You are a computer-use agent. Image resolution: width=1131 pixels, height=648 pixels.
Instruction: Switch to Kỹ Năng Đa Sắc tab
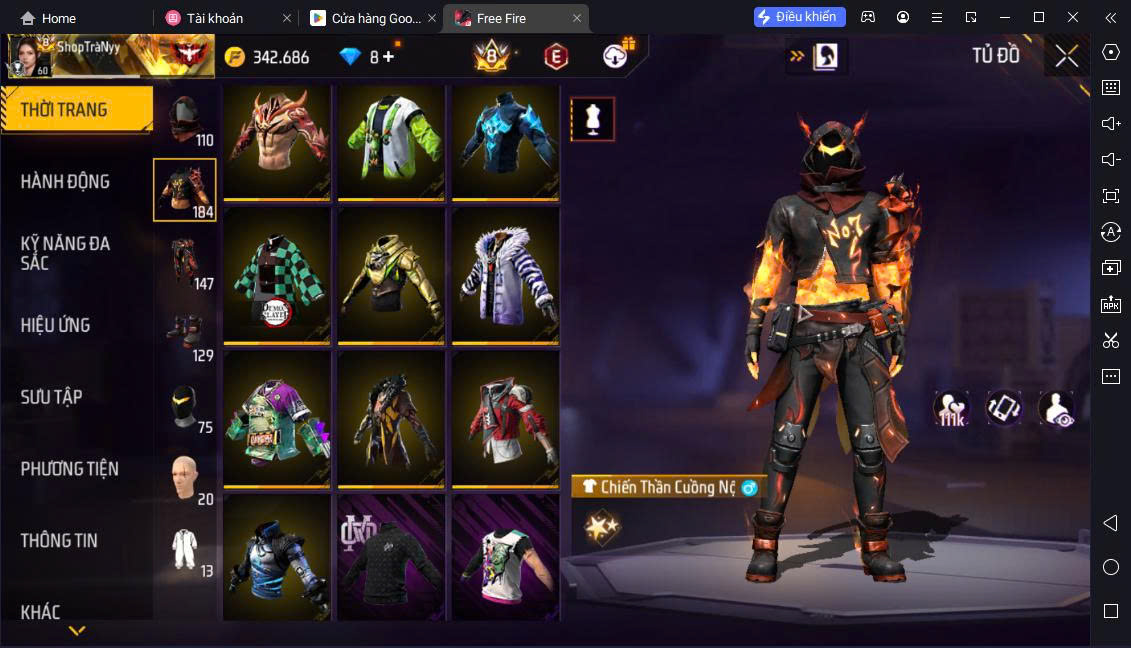coord(65,253)
